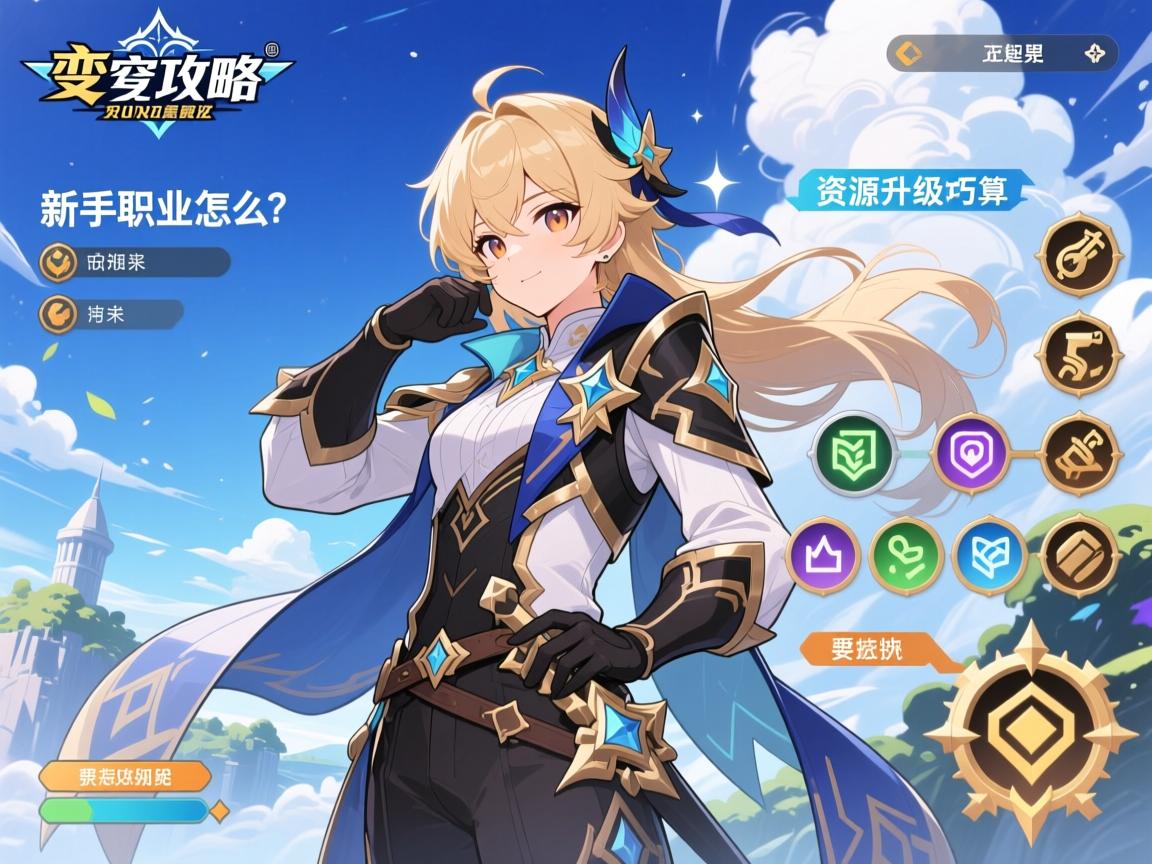Select the longer pill option under 新手职业怎么?
This screenshot has height=864, width=1152.
click(x=134, y=262)
